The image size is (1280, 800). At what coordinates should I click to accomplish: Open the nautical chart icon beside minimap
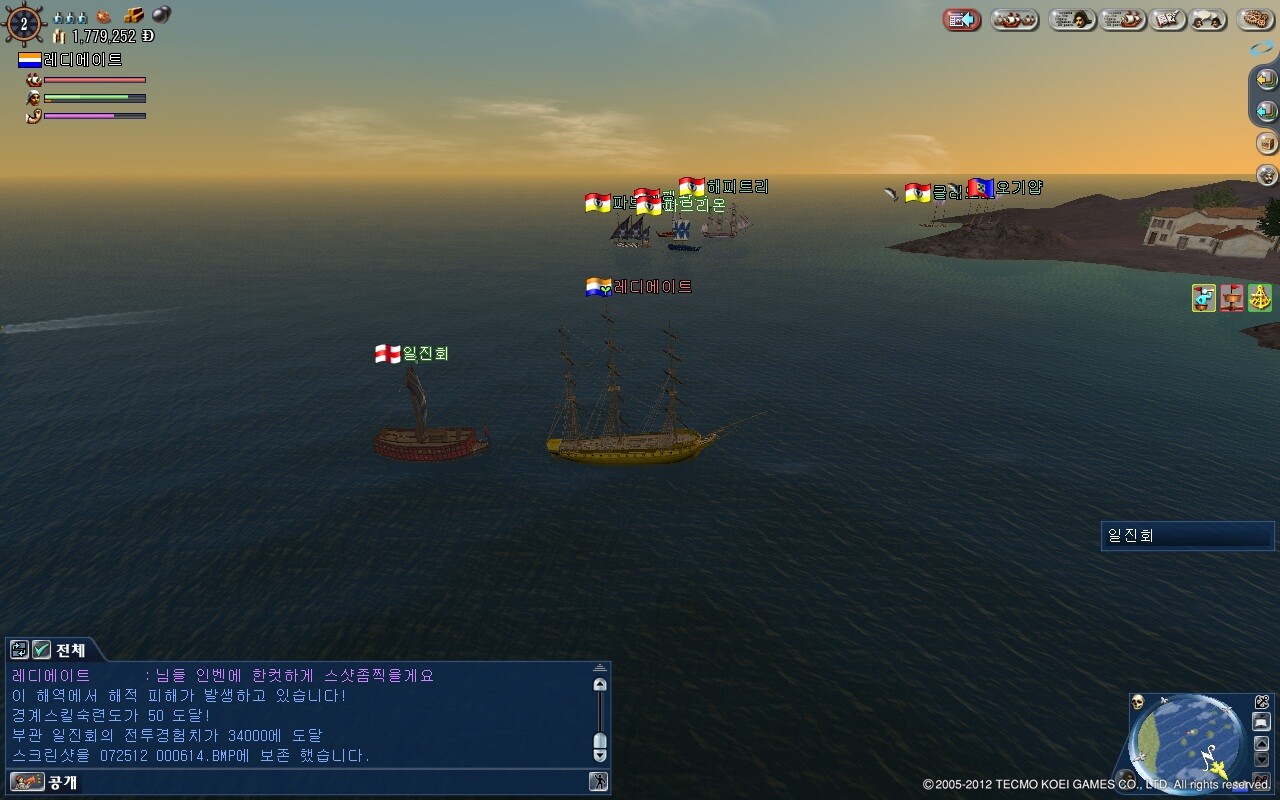1262,701
